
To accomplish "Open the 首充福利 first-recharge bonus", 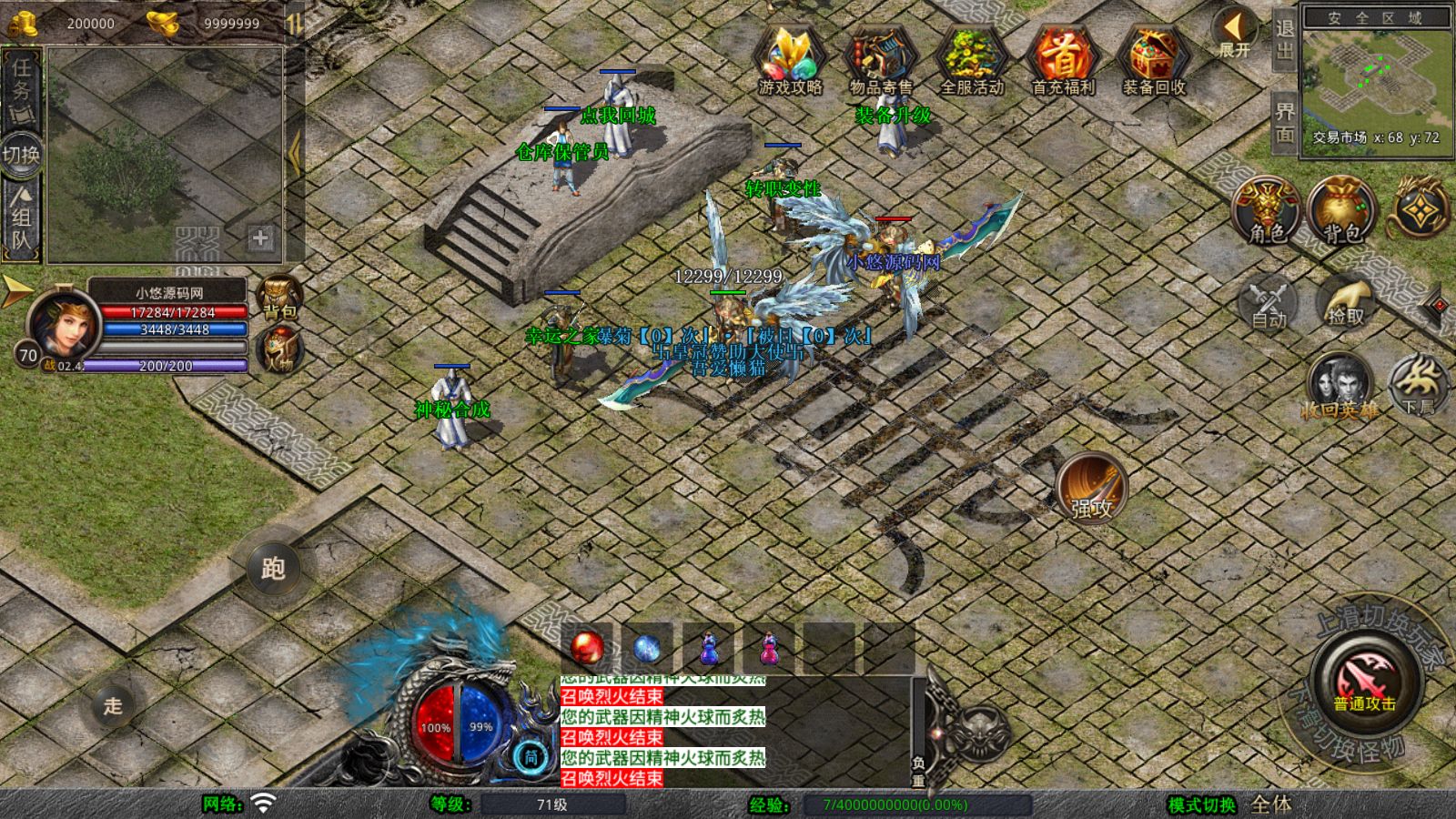I will [1062, 59].
